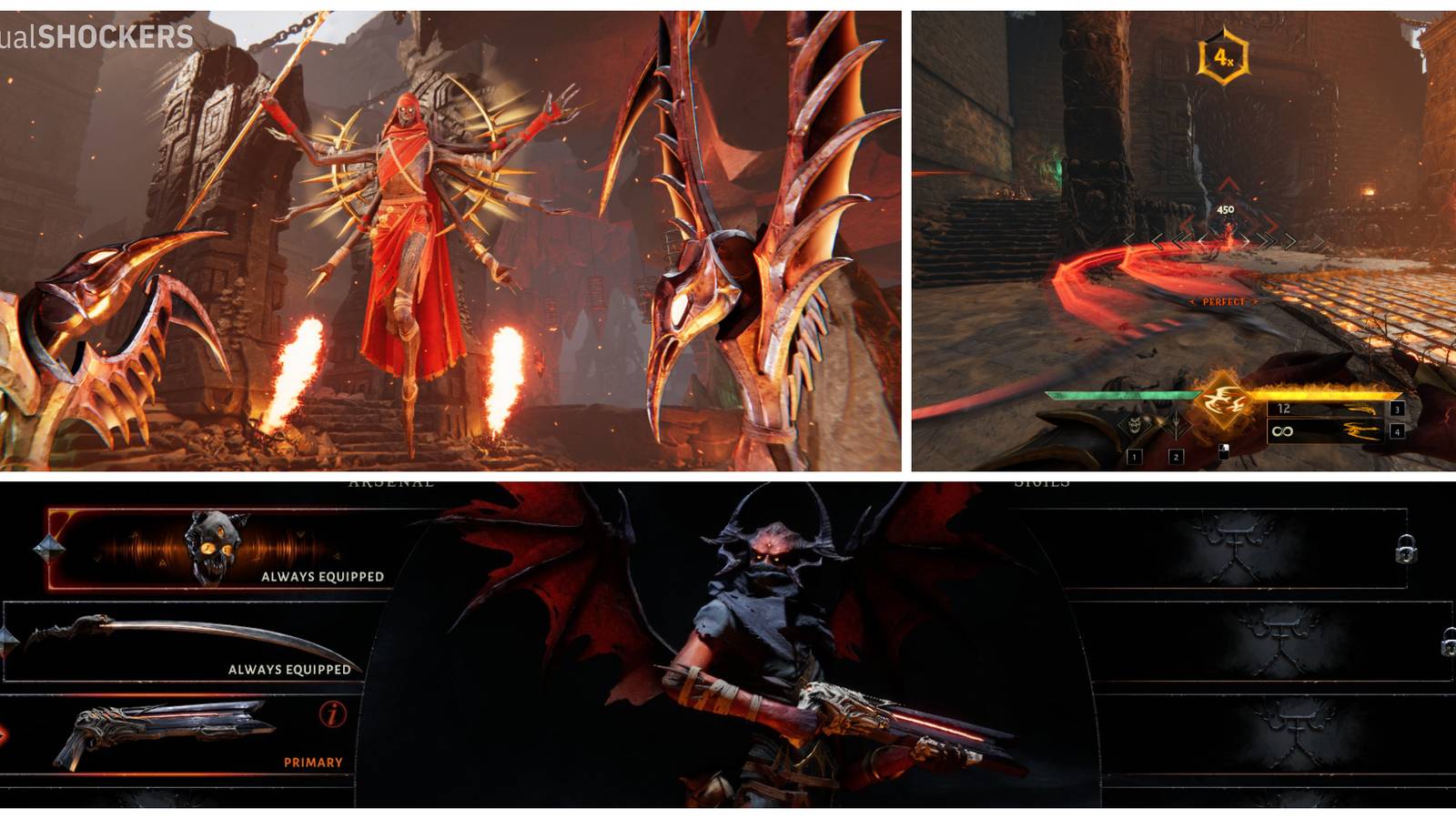Select the skull ability icon above hotkey 1
This screenshot has width=1456, height=819.
point(1134,425)
